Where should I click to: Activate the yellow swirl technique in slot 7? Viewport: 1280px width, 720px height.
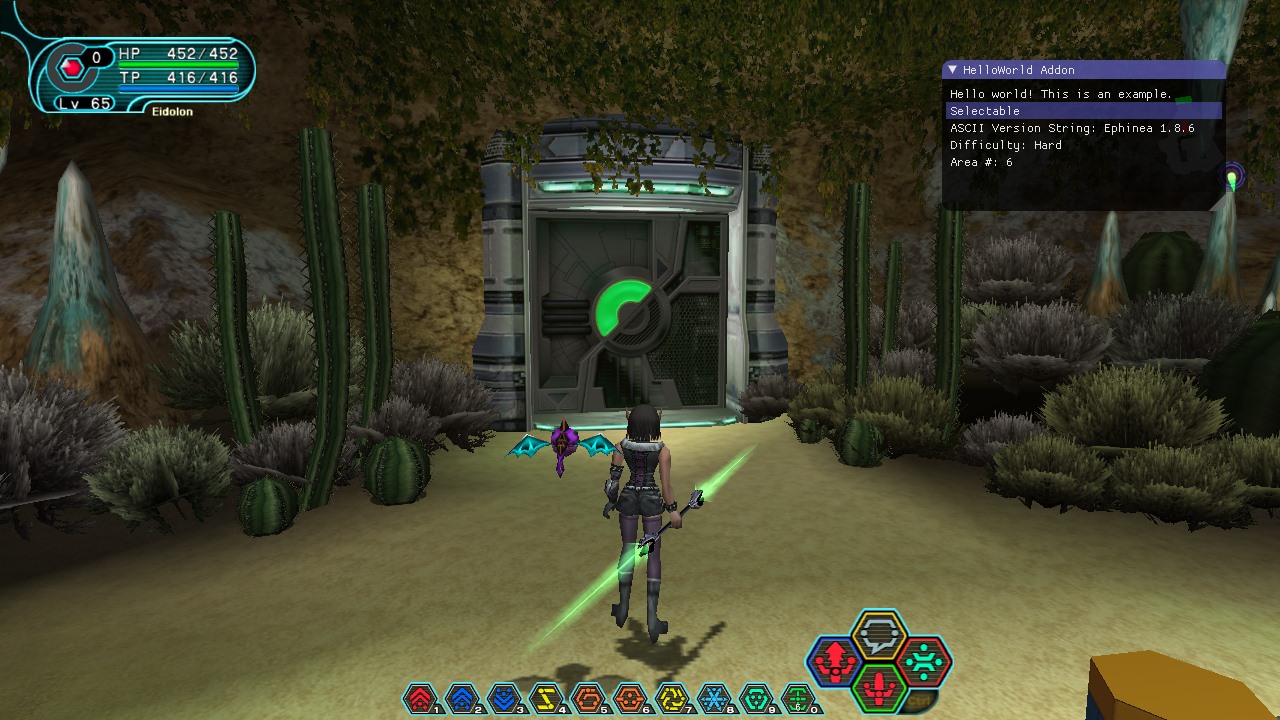672,698
